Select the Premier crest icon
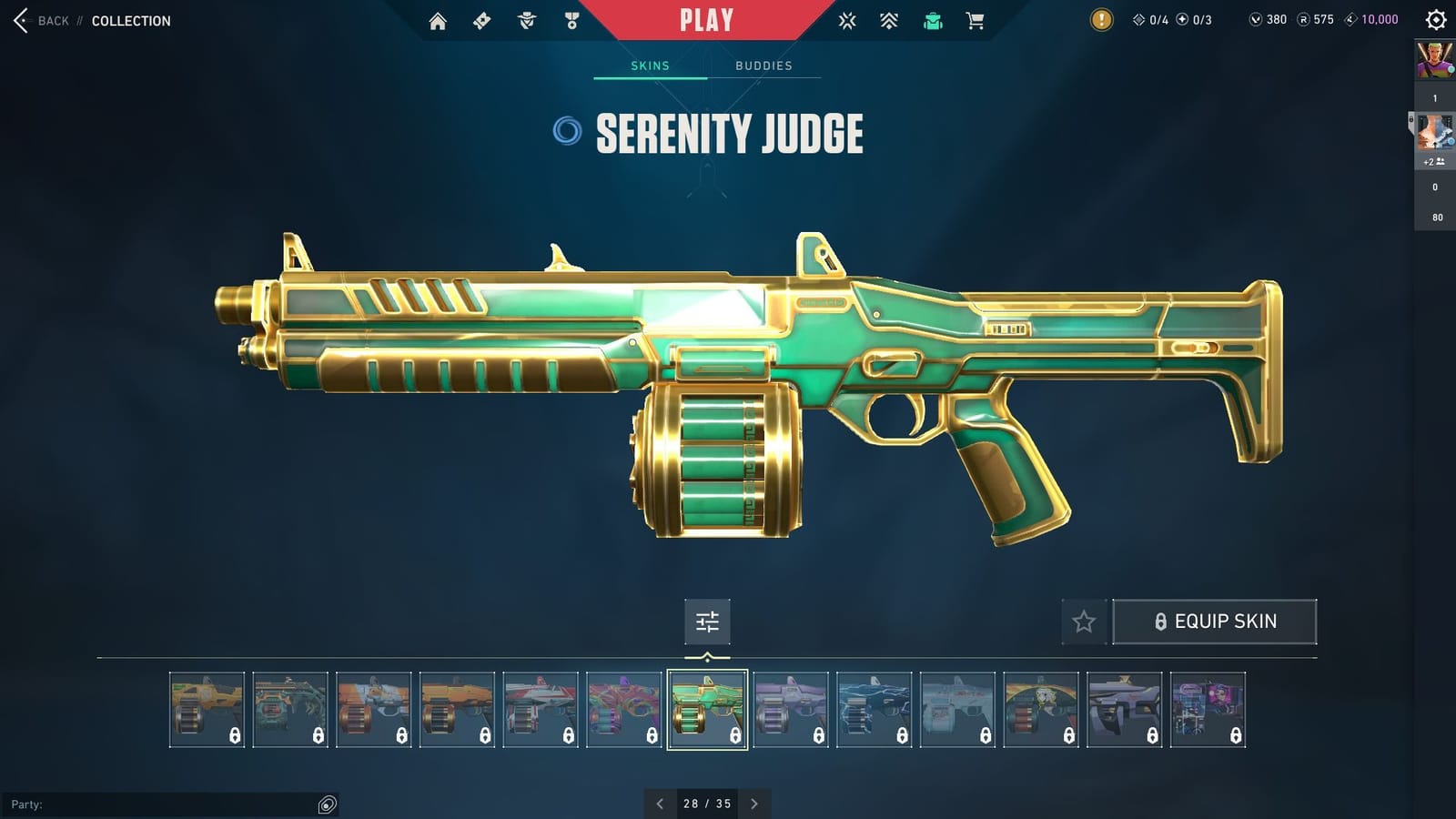Viewport: 1456px width, 819px height. (x=889, y=20)
